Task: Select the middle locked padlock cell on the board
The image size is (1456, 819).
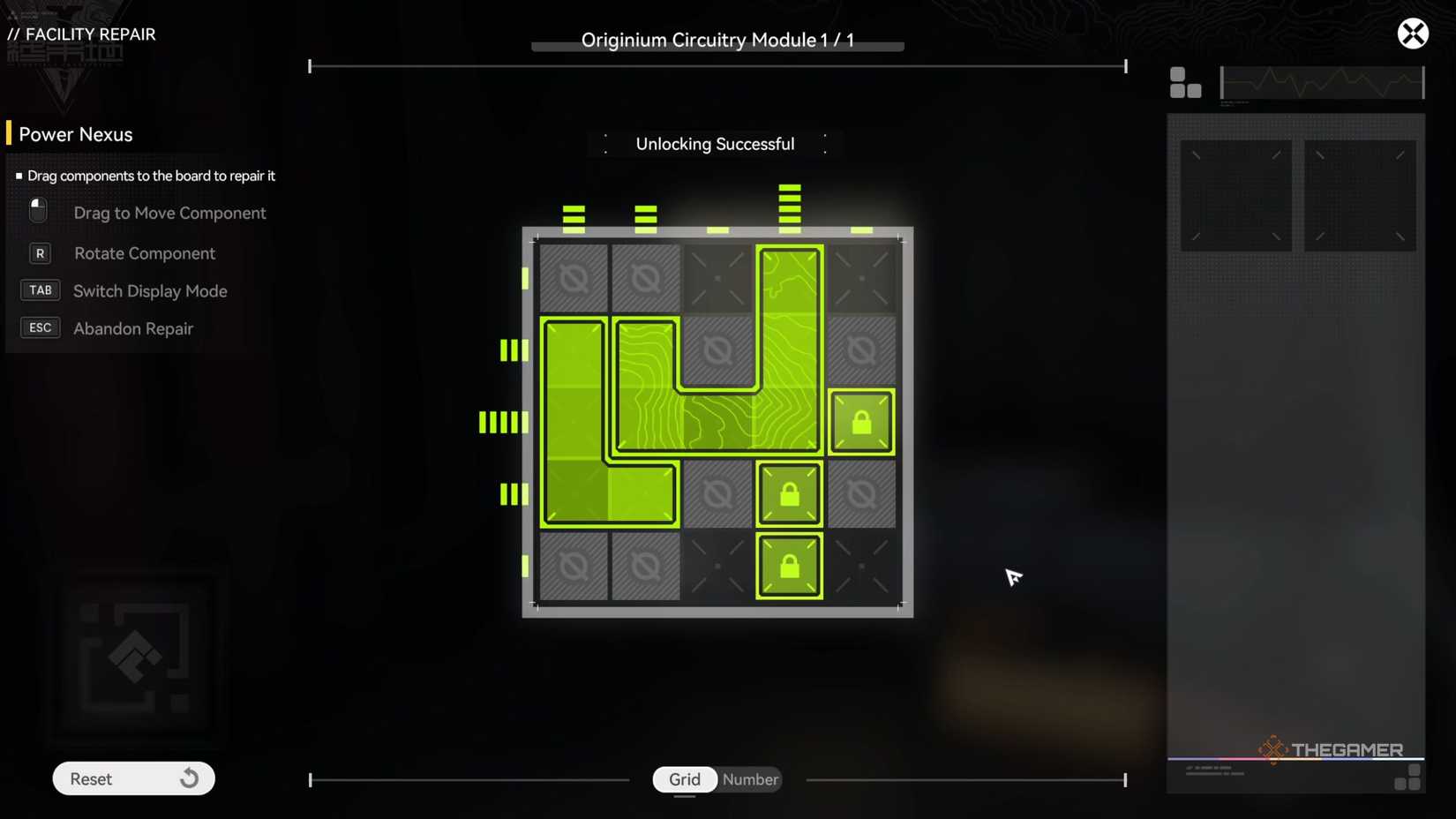Action: pos(789,494)
